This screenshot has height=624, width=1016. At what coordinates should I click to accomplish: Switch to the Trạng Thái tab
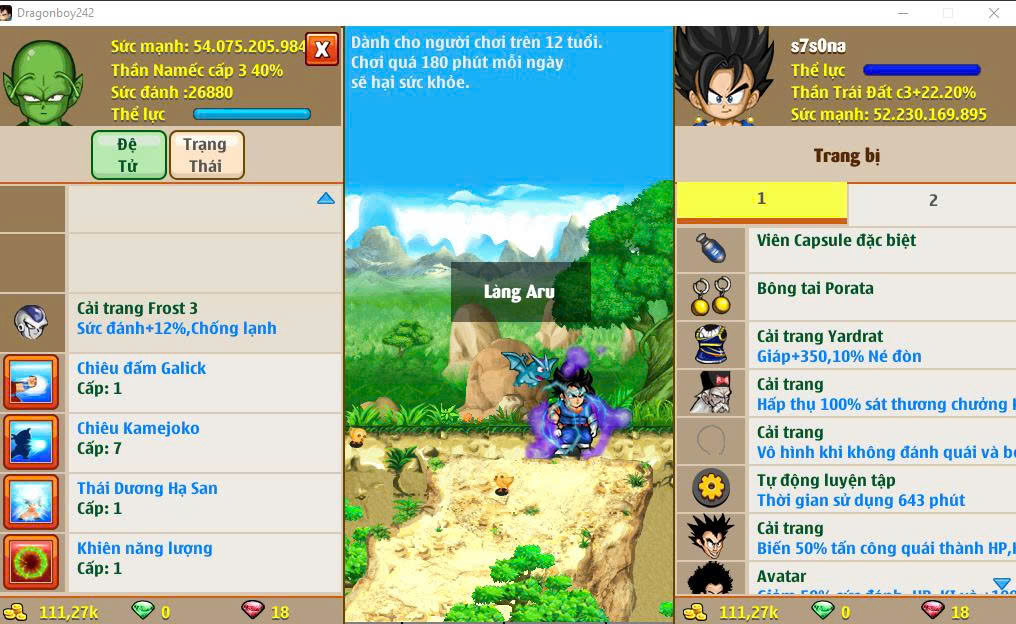[x=206, y=155]
